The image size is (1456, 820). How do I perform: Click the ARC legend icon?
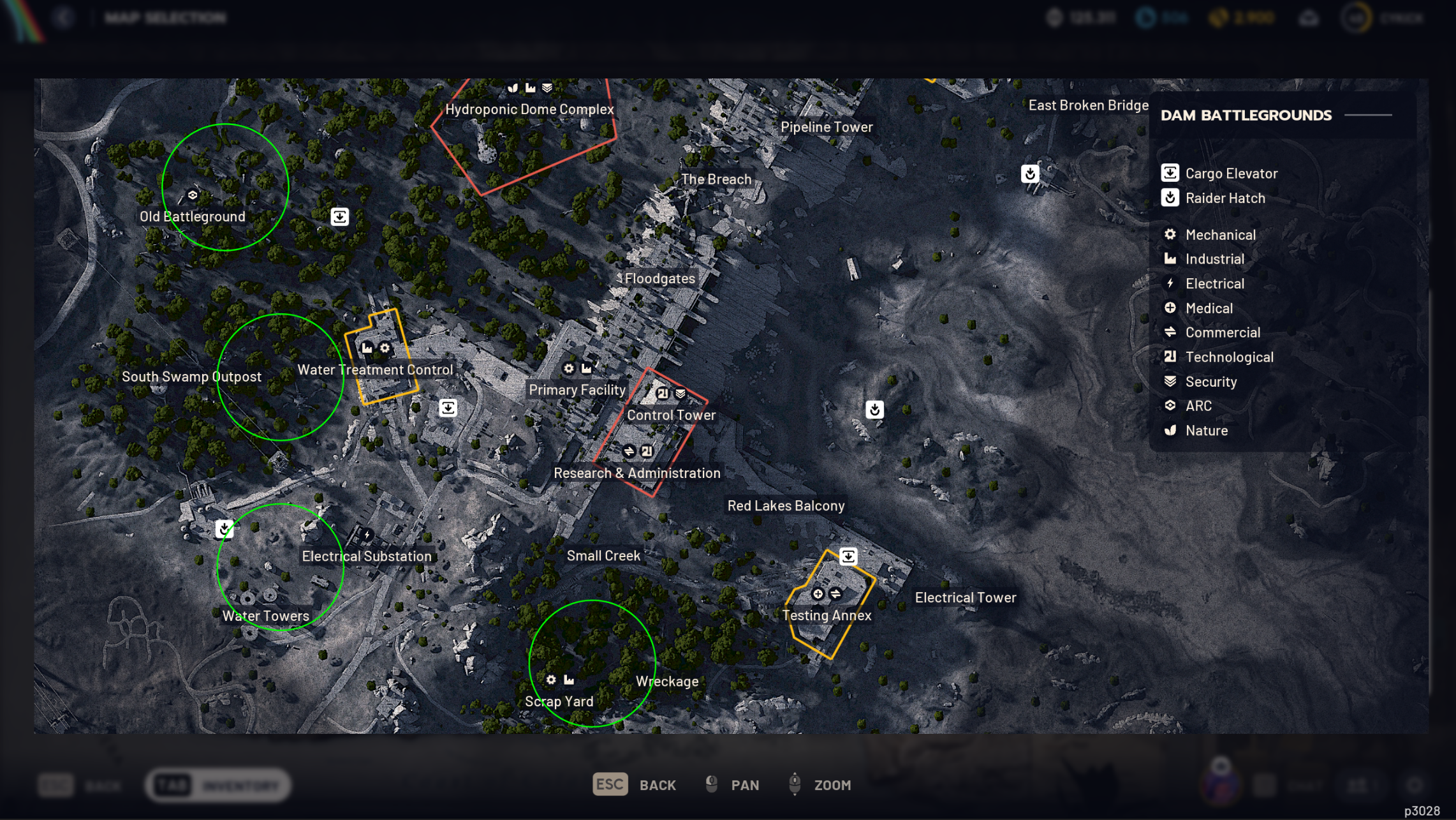1170,406
